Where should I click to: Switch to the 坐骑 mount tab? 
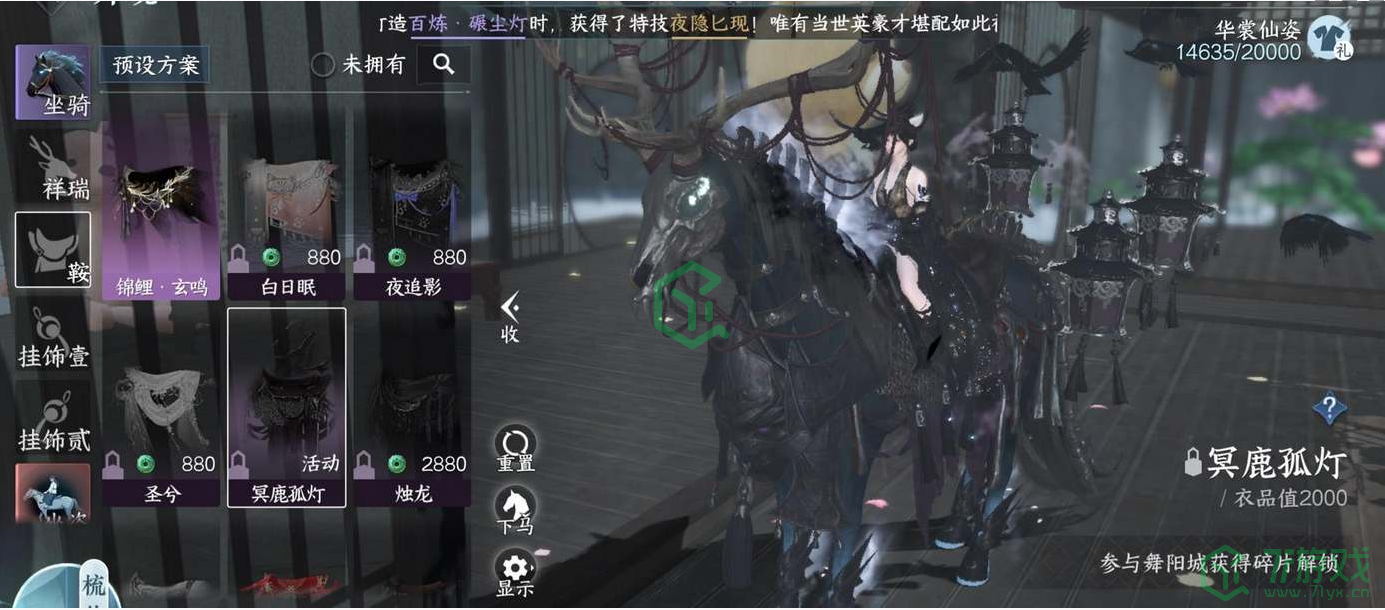tap(53, 82)
